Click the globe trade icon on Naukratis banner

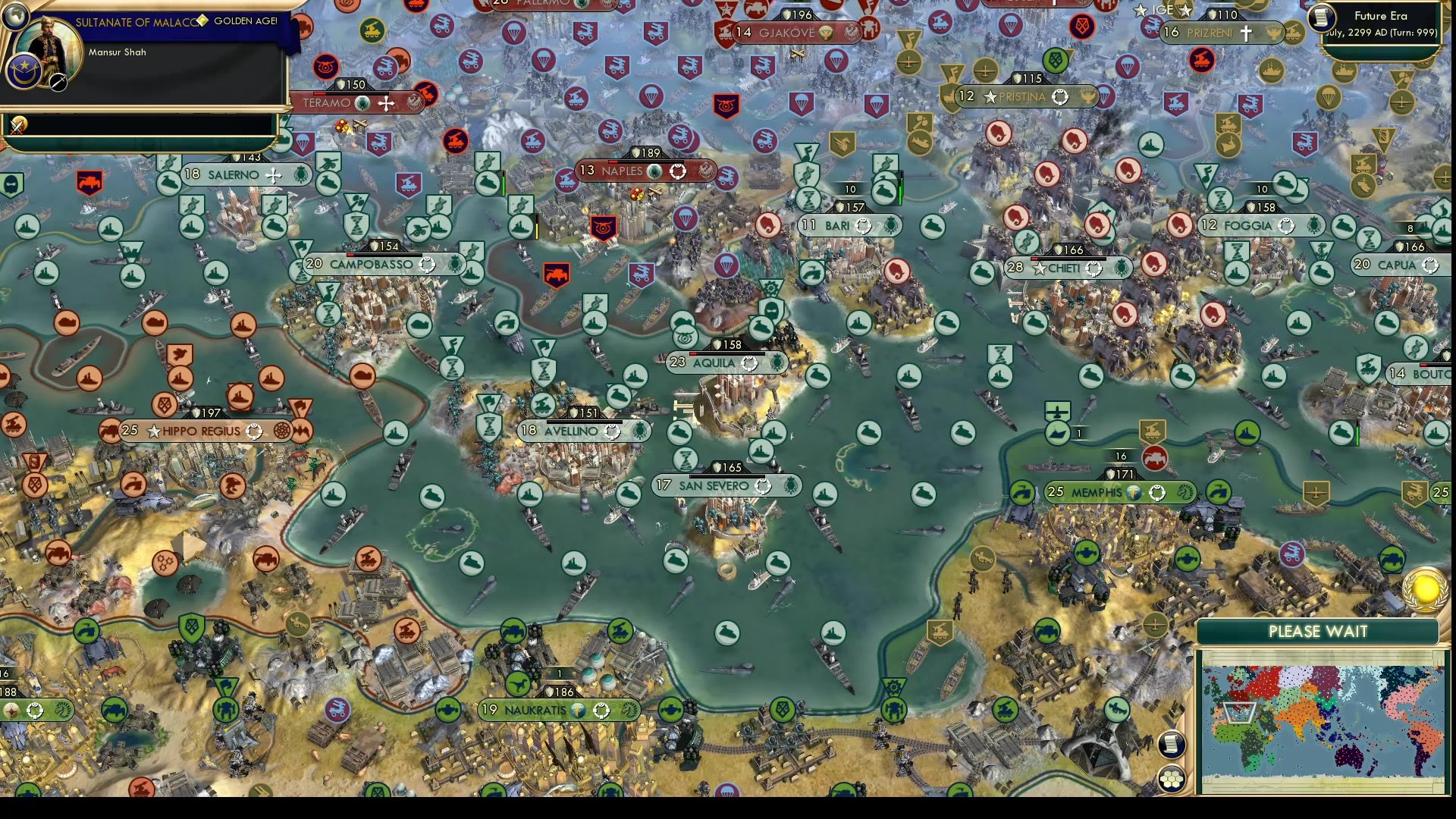click(x=578, y=711)
